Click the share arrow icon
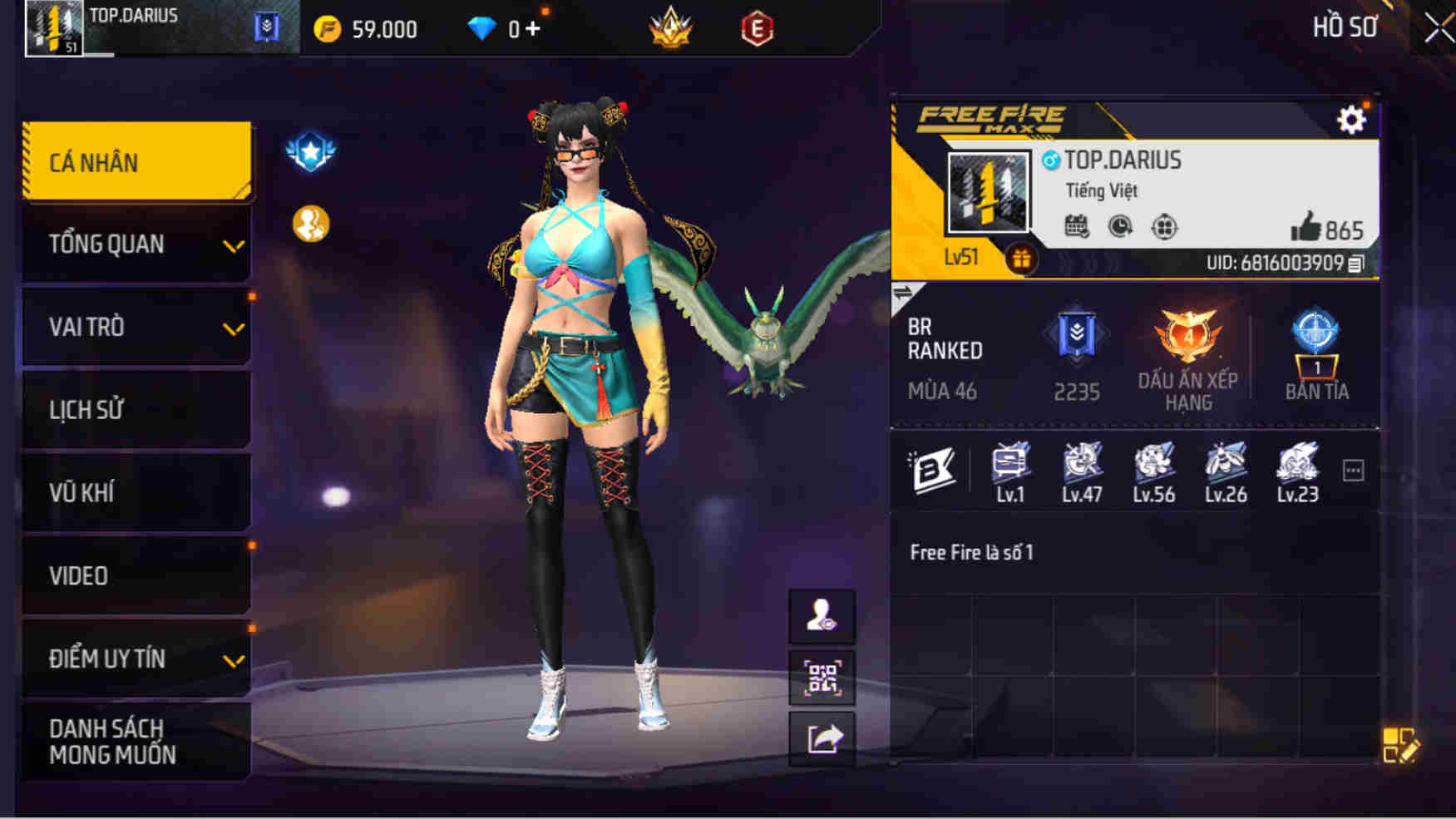This screenshot has width=1456, height=819. pos(821,739)
